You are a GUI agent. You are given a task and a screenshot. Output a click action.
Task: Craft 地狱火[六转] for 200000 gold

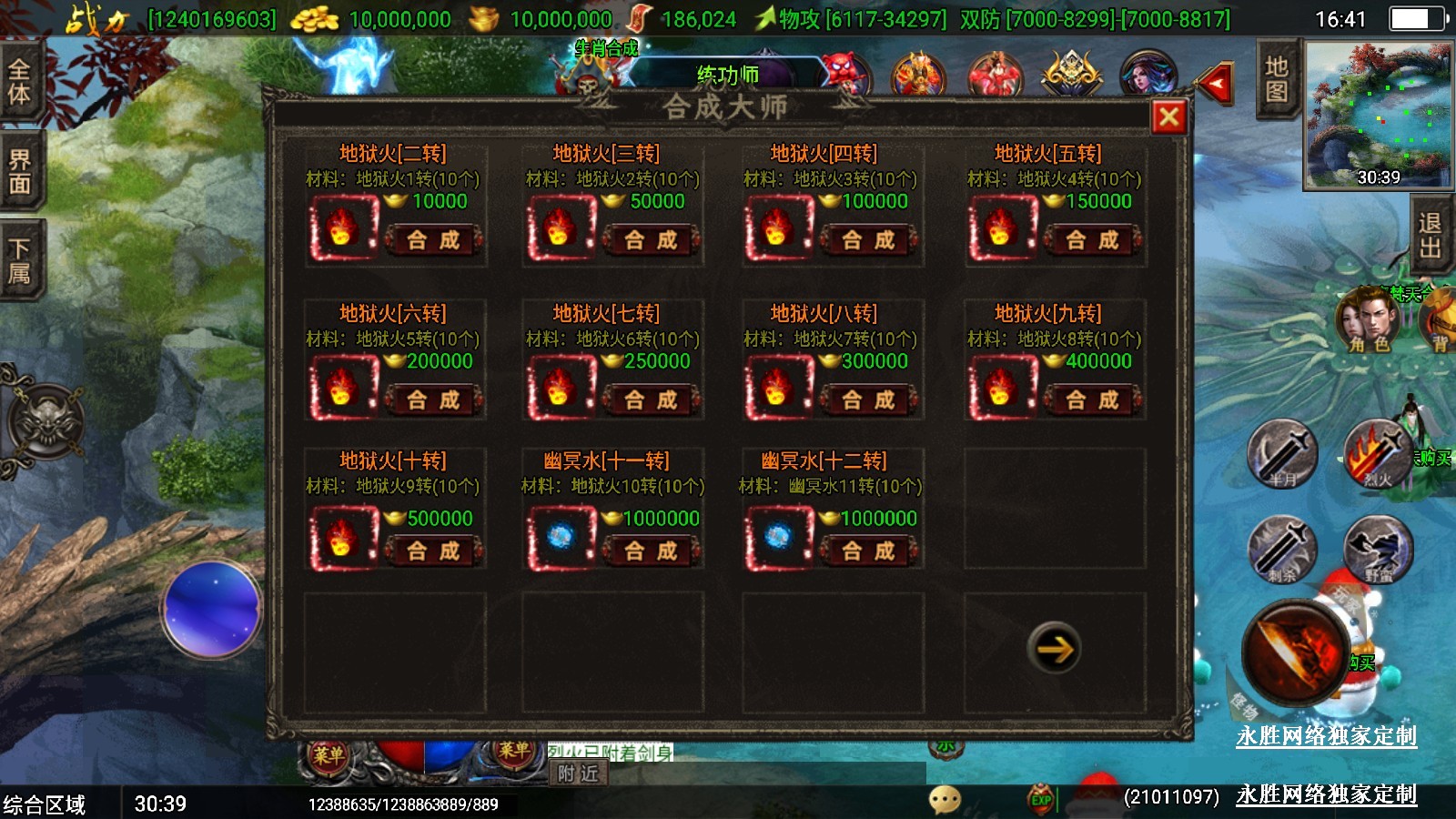point(433,400)
